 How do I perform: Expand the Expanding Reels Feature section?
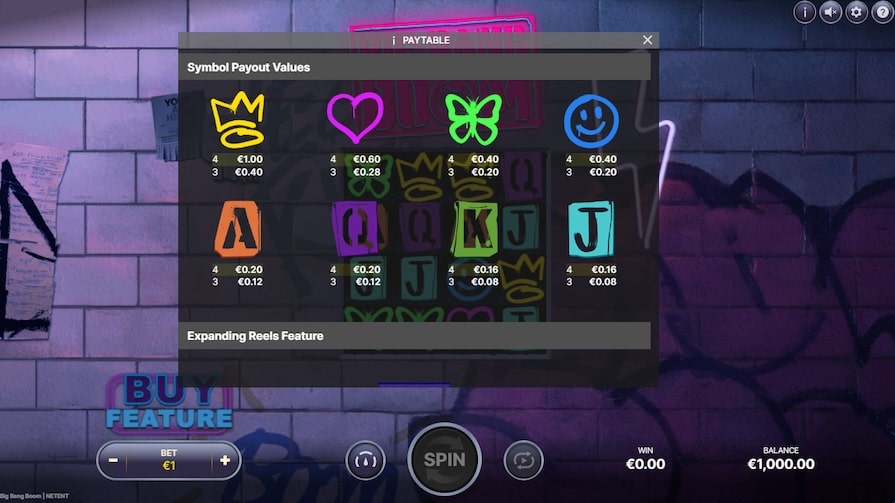coord(418,336)
